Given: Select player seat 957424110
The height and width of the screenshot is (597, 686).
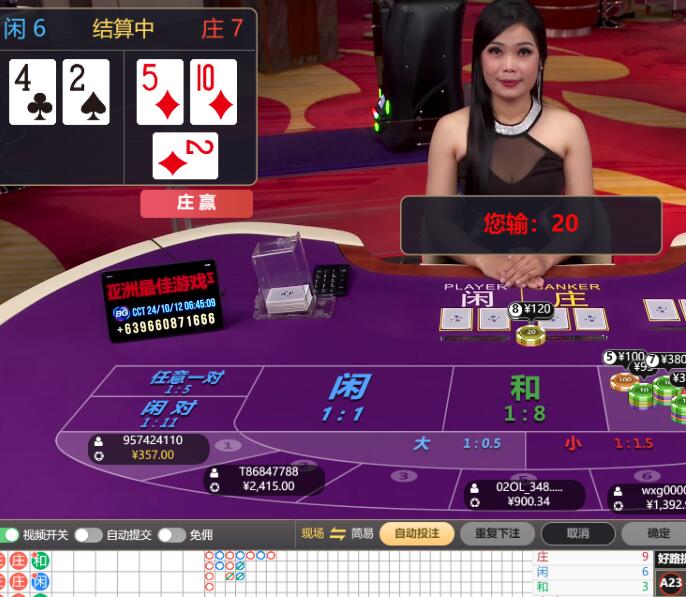Looking at the screenshot, I should click(150, 447).
